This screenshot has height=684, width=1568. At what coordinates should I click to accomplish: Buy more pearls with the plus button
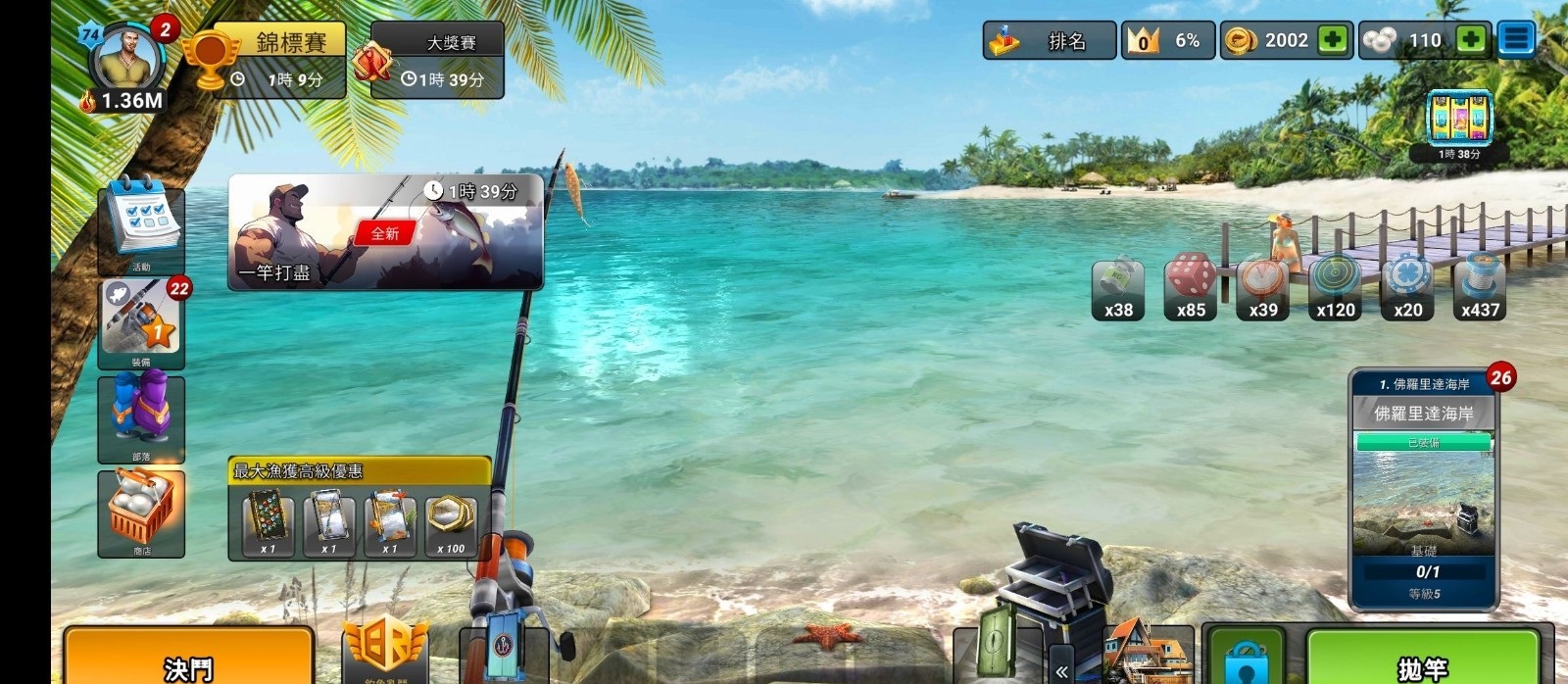[1470, 40]
